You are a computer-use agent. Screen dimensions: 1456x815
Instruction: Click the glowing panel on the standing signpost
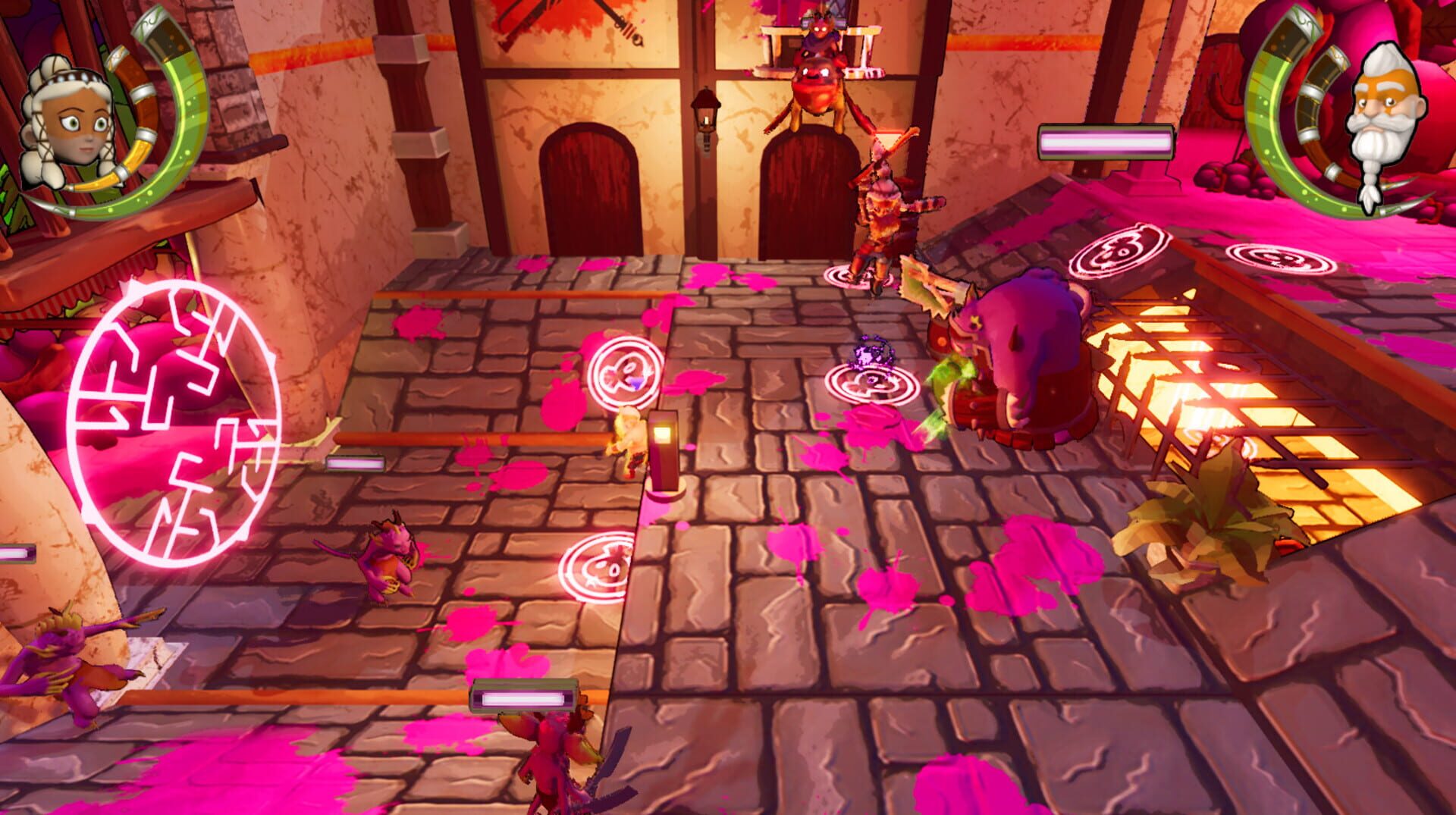pos(661,434)
